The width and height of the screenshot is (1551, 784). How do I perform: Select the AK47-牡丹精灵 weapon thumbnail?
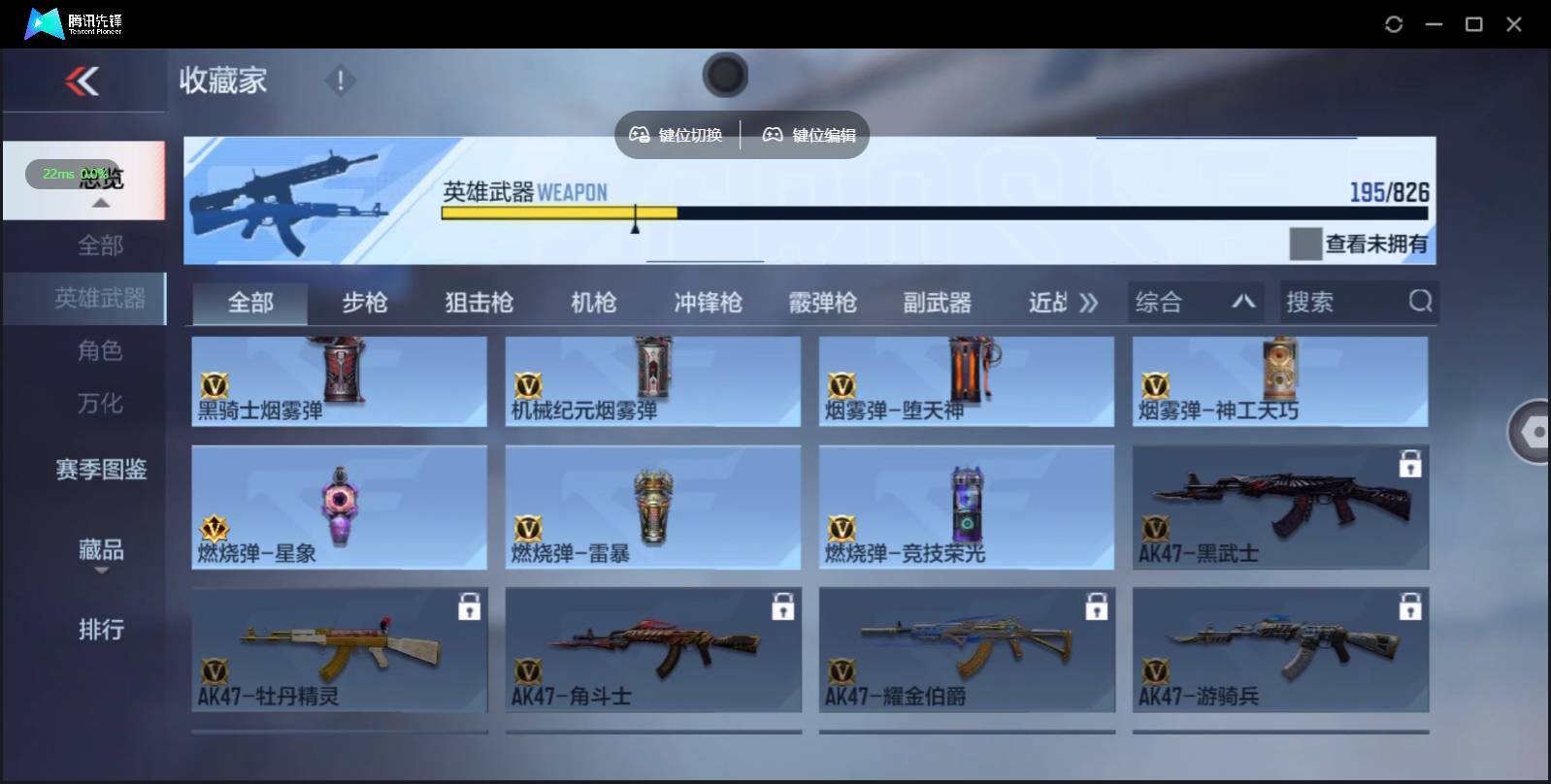(339, 648)
